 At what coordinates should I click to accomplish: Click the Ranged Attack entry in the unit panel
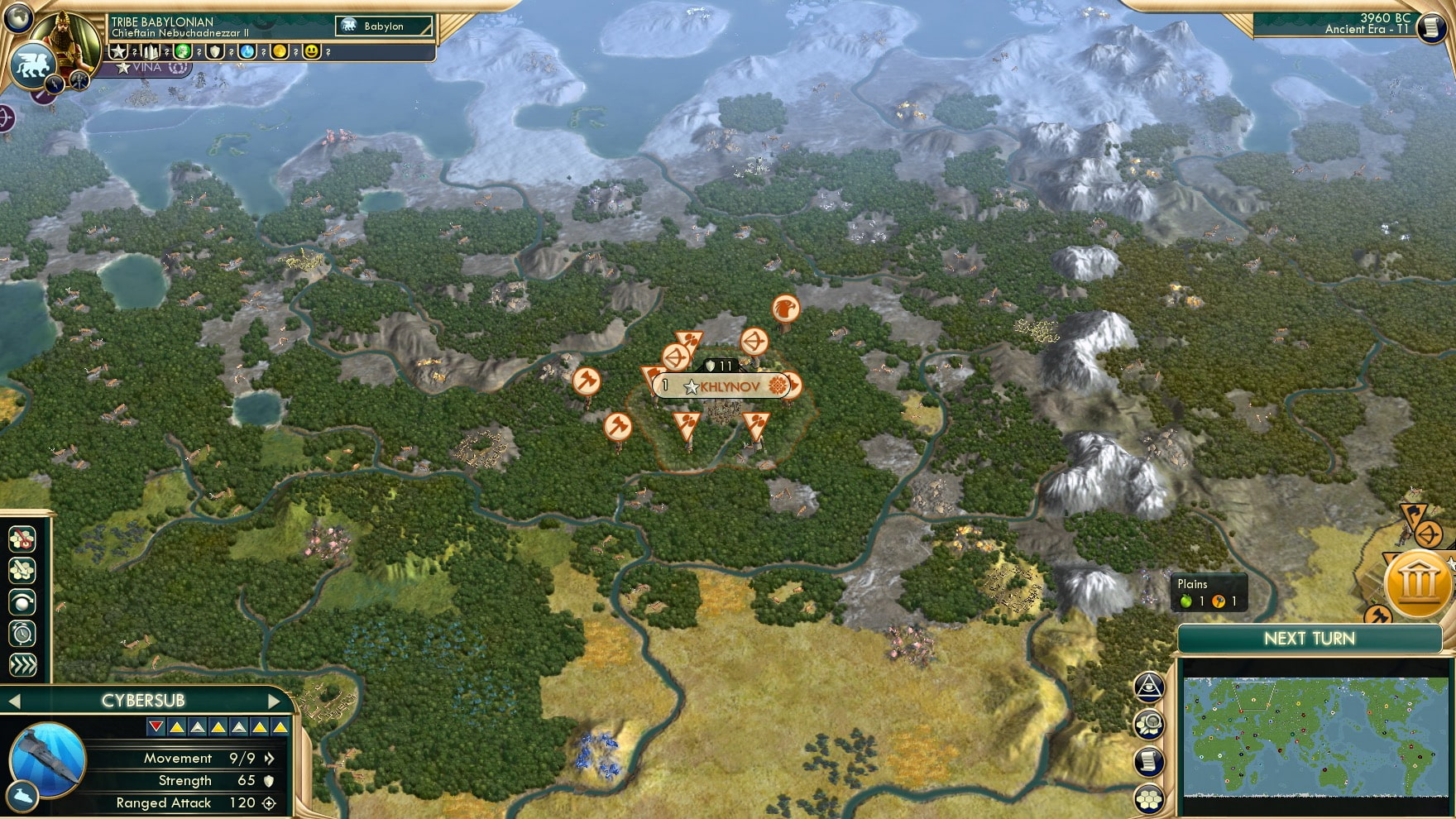pos(162,802)
